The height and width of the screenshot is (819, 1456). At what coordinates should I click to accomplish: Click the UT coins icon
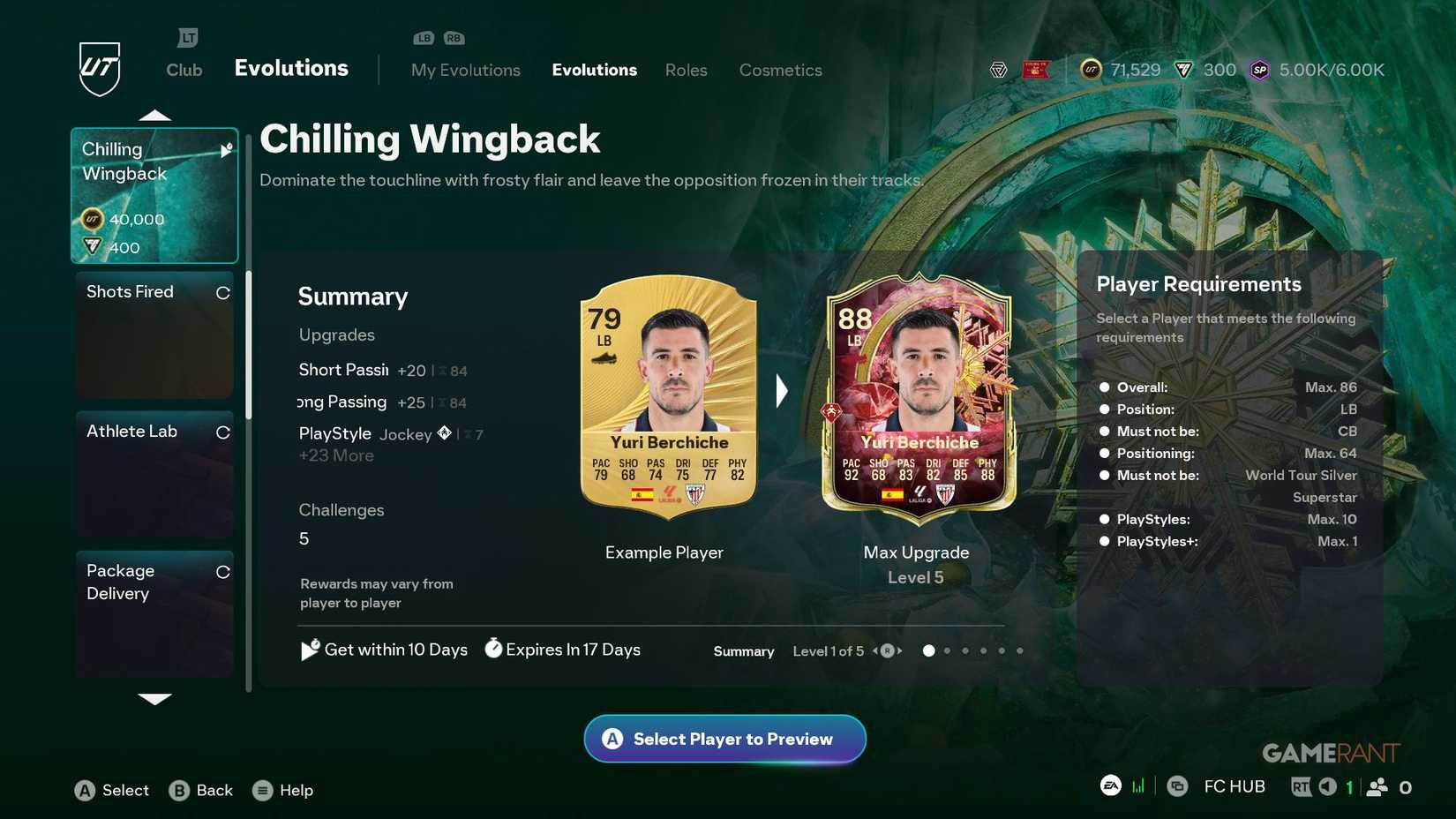point(1091,70)
